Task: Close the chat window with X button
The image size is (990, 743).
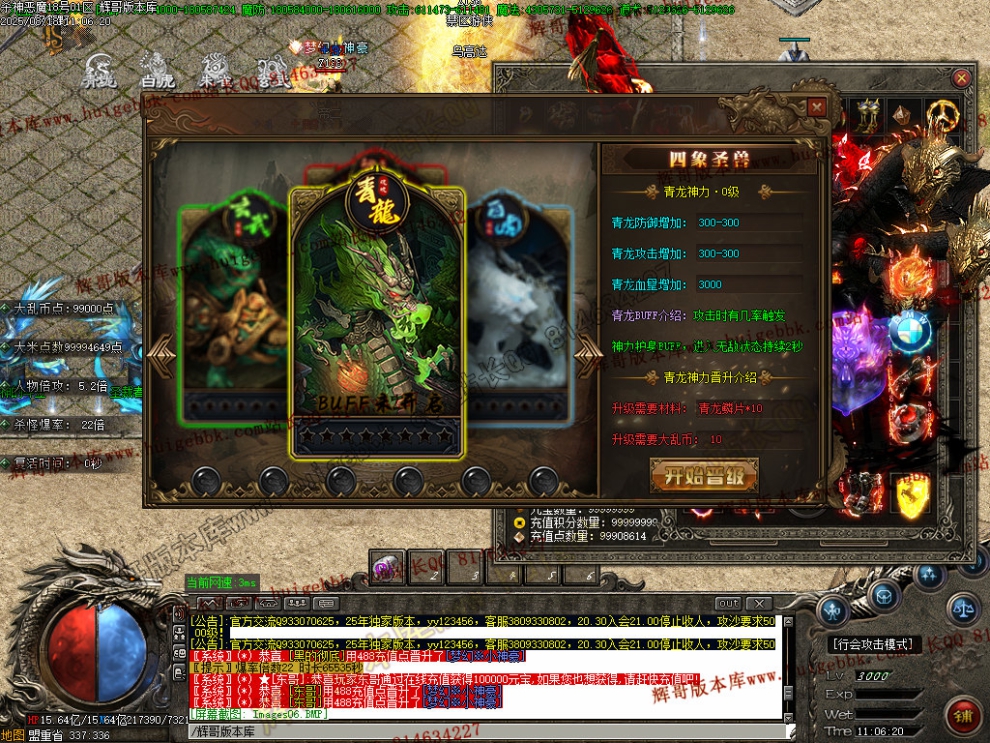Action: [761, 604]
